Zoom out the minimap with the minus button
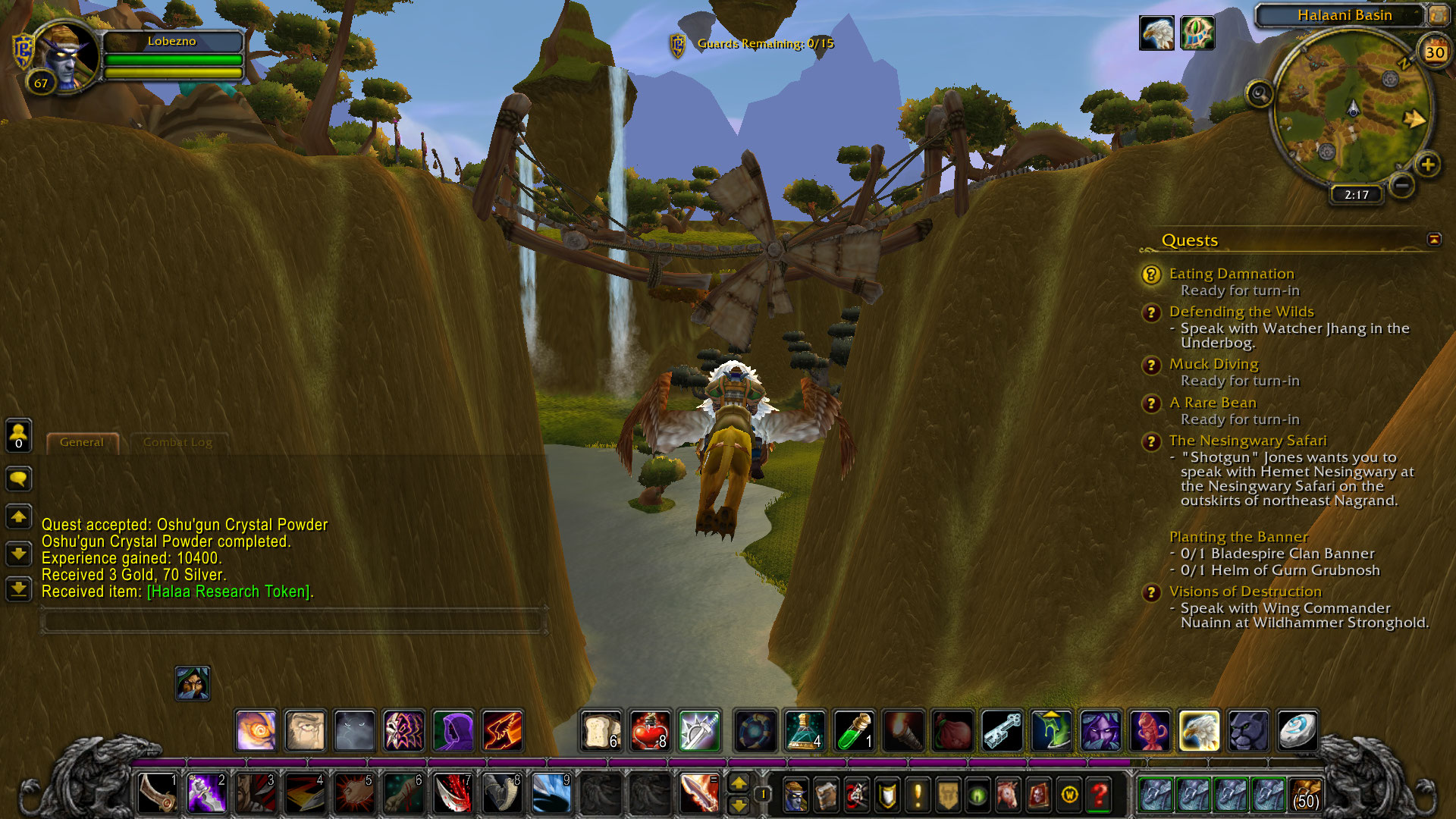 point(1402,184)
